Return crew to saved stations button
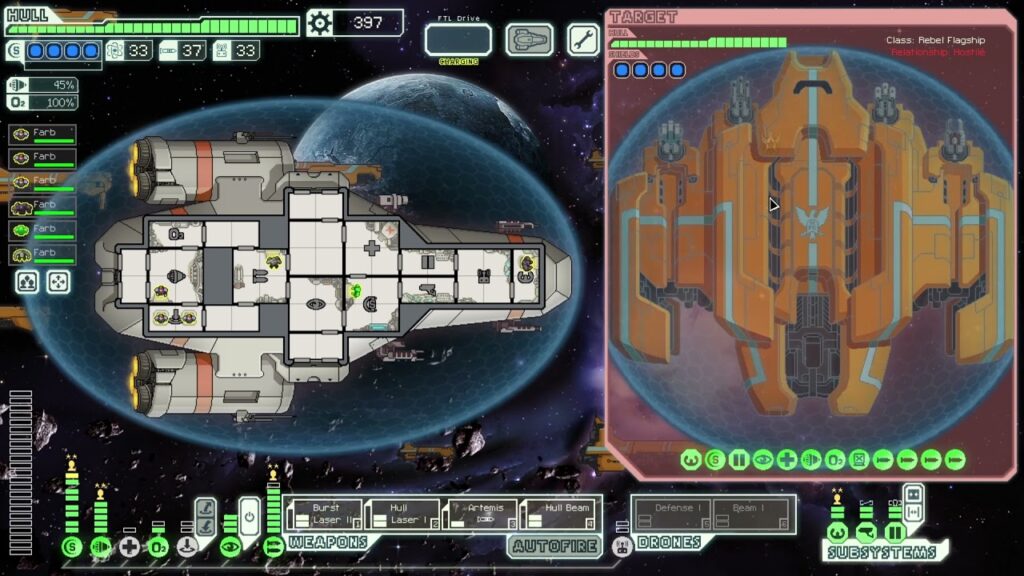1024x576 pixels. point(59,282)
